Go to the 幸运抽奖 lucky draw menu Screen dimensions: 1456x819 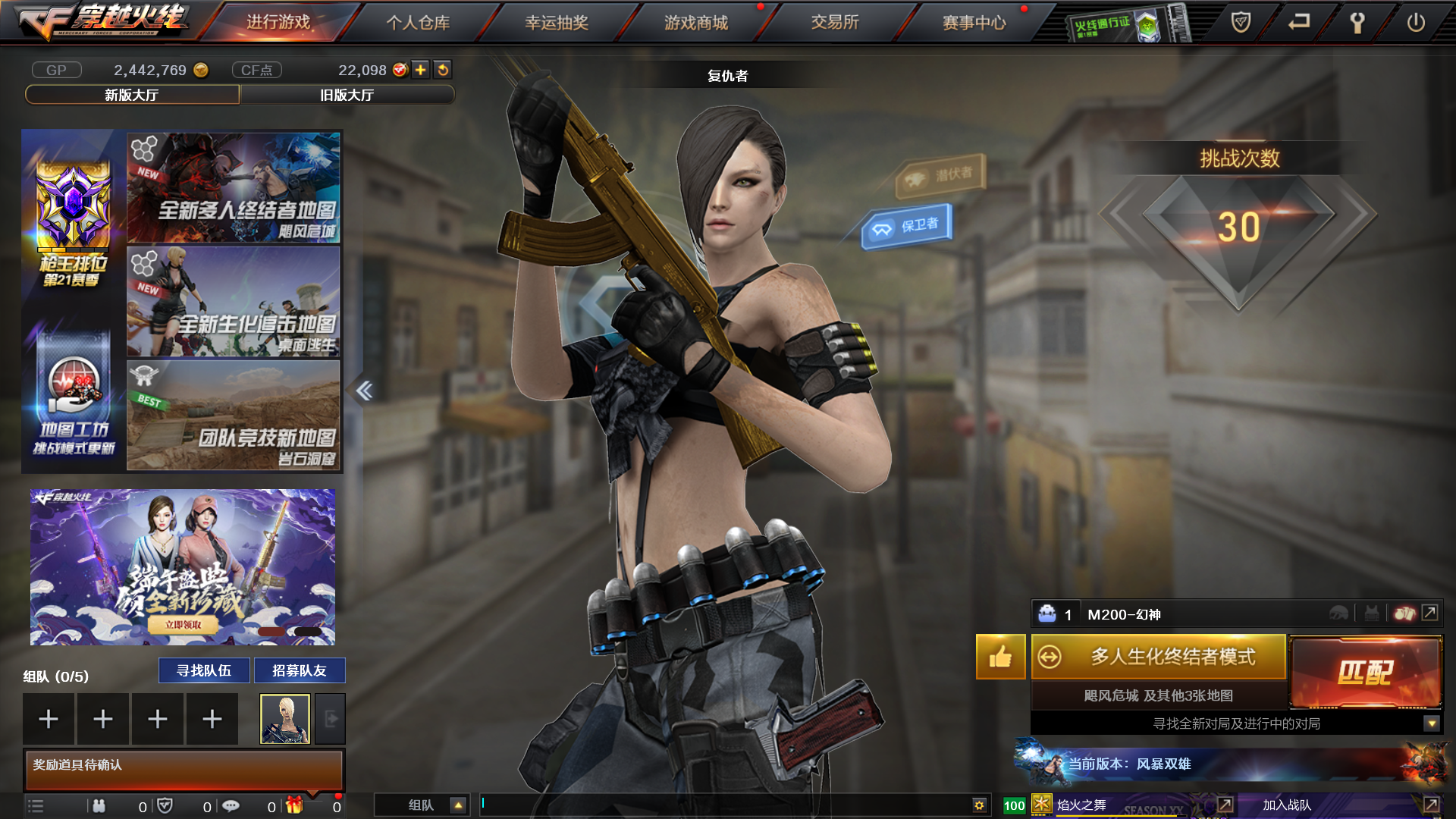pyautogui.click(x=557, y=23)
